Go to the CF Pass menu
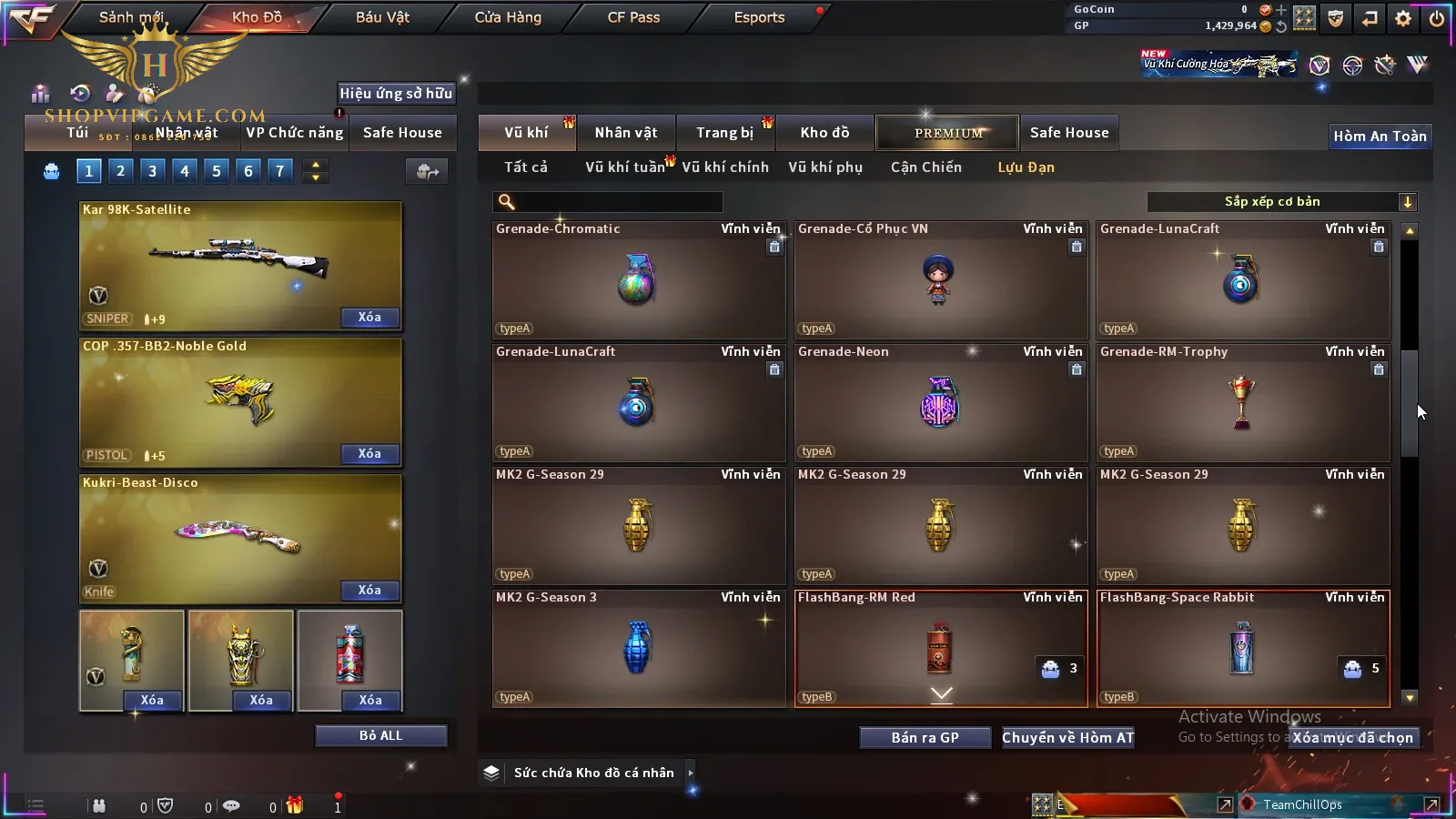Screen dimensions: 1456x819 pyautogui.click(x=633, y=17)
